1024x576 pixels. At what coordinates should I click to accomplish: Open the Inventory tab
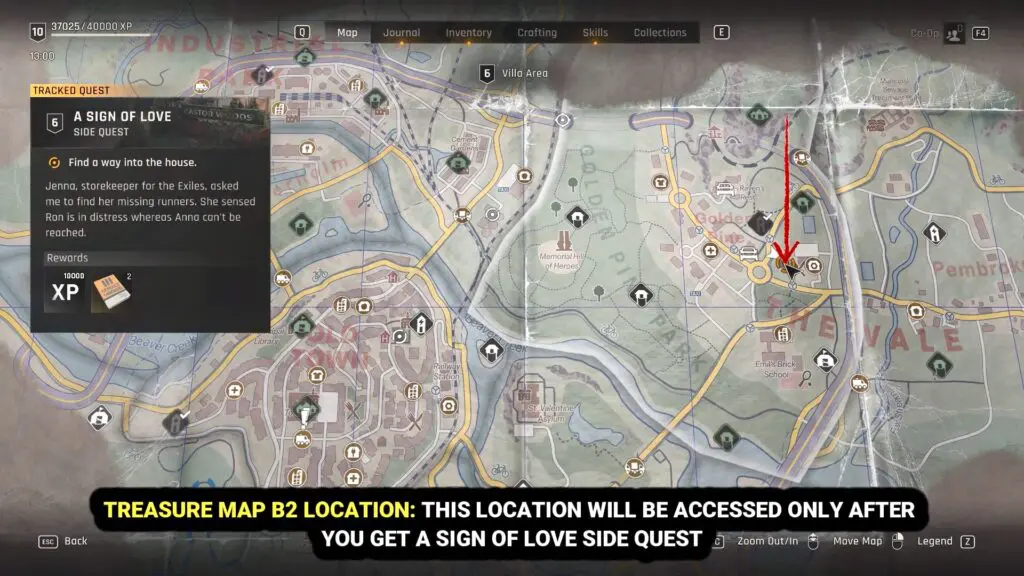pyautogui.click(x=468, y=32)
